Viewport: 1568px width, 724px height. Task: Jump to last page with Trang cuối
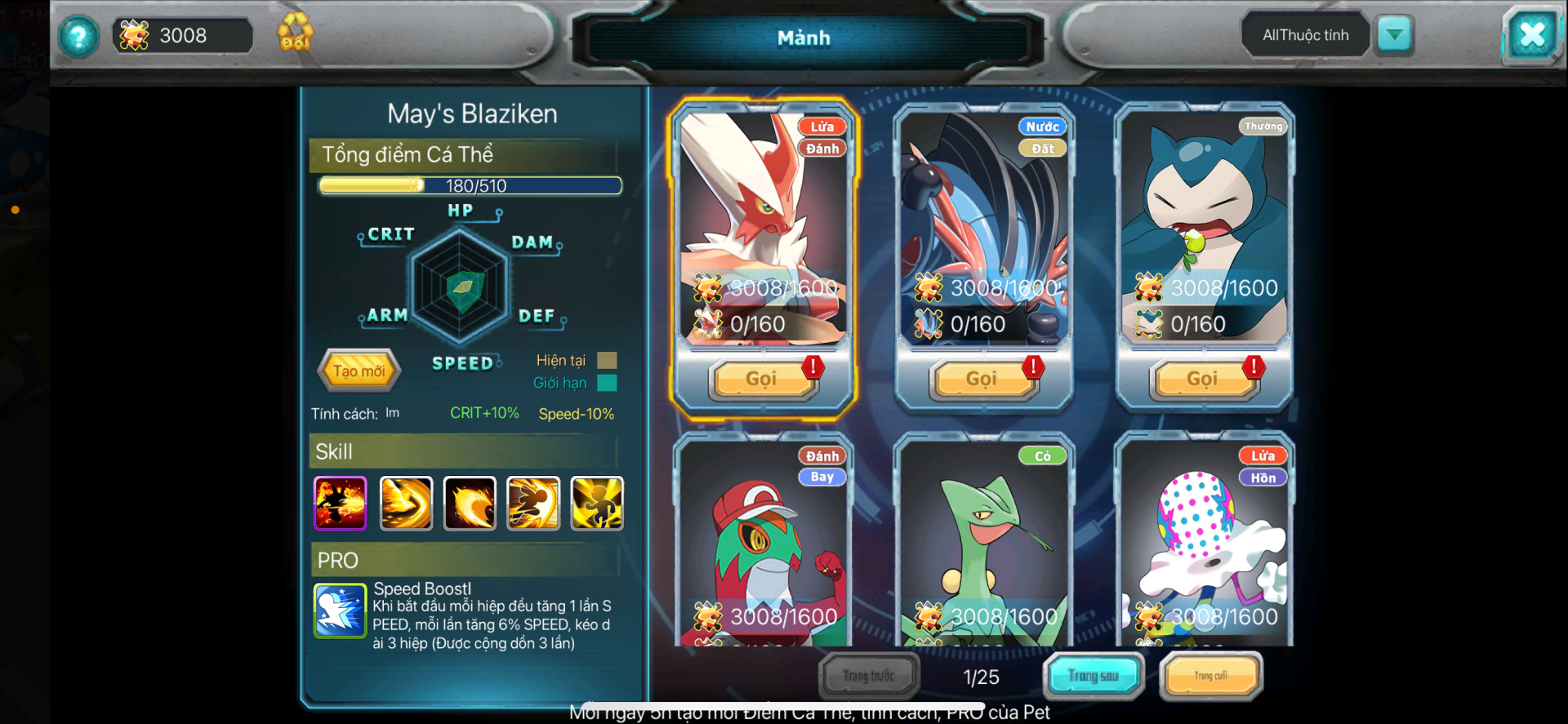pos(1210,676)
